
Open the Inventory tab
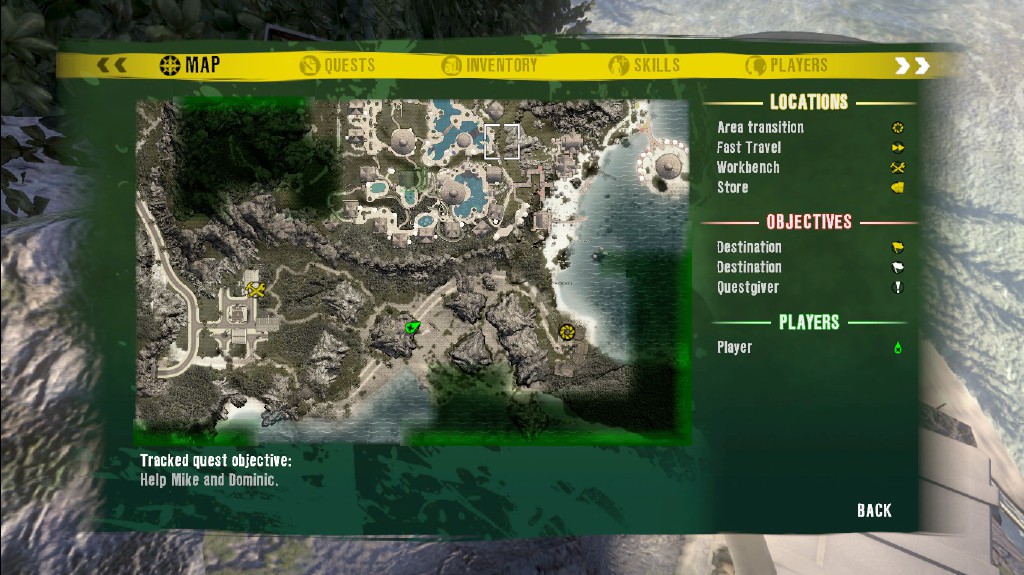pos(490,66)
